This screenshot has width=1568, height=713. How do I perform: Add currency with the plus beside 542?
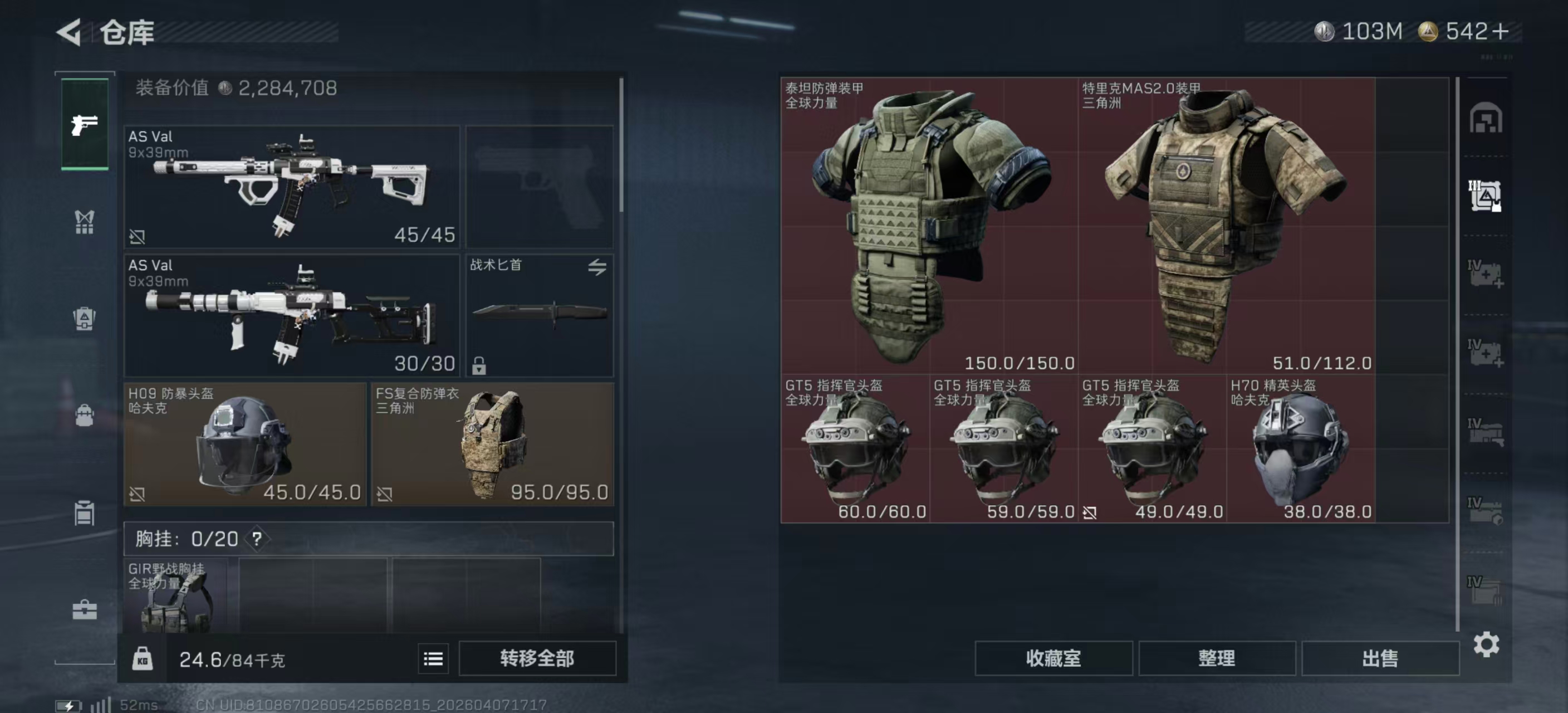point(1501,32)
